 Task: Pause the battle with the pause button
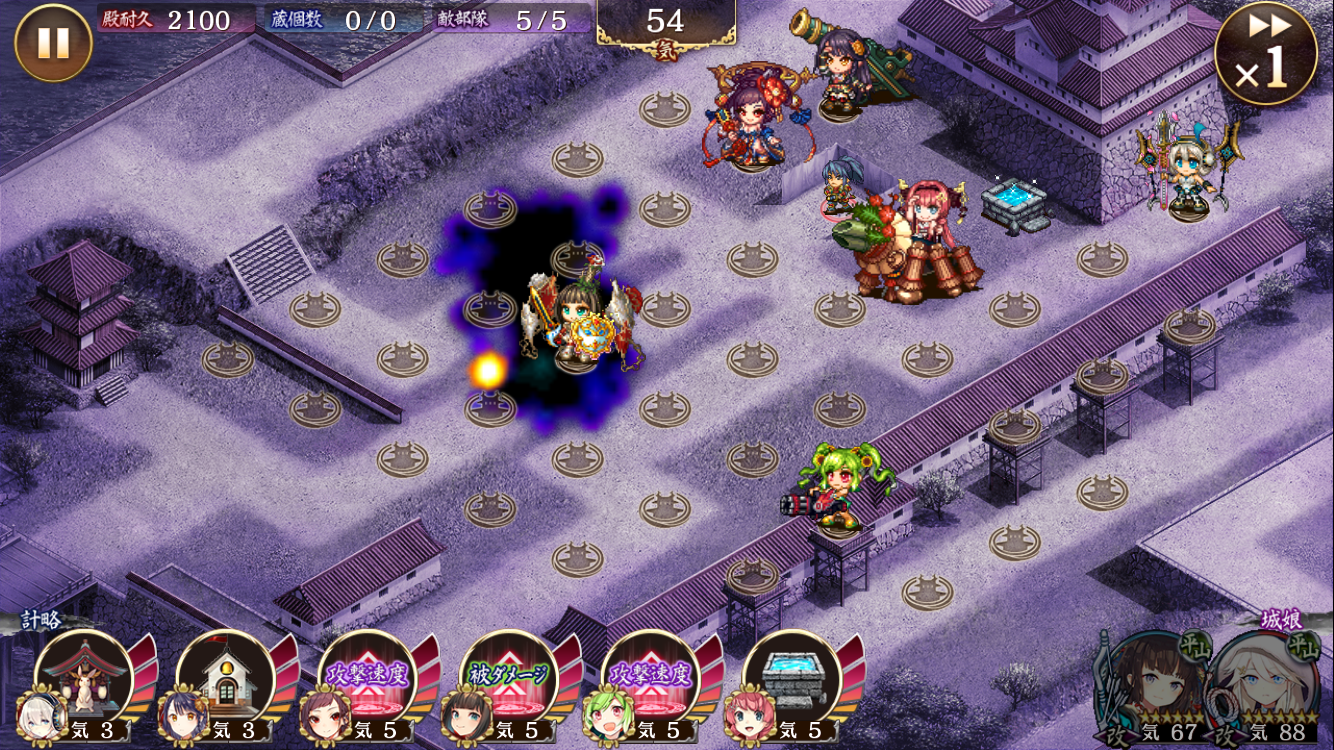coord(53,43)
